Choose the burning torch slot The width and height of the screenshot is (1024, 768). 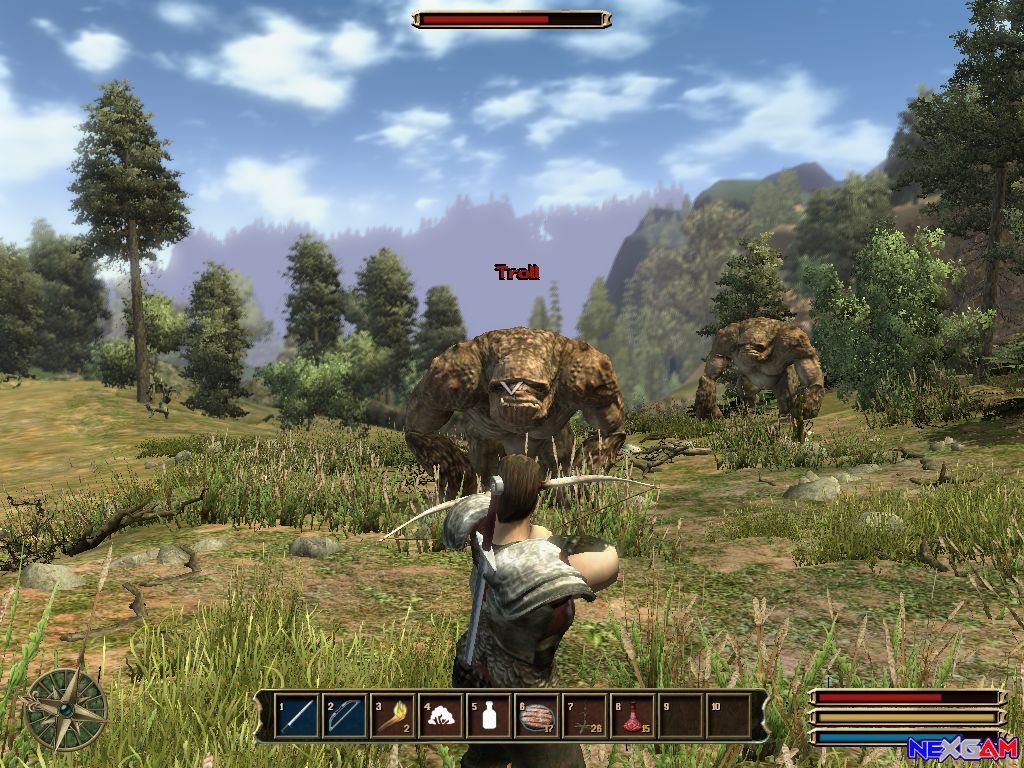393,716
